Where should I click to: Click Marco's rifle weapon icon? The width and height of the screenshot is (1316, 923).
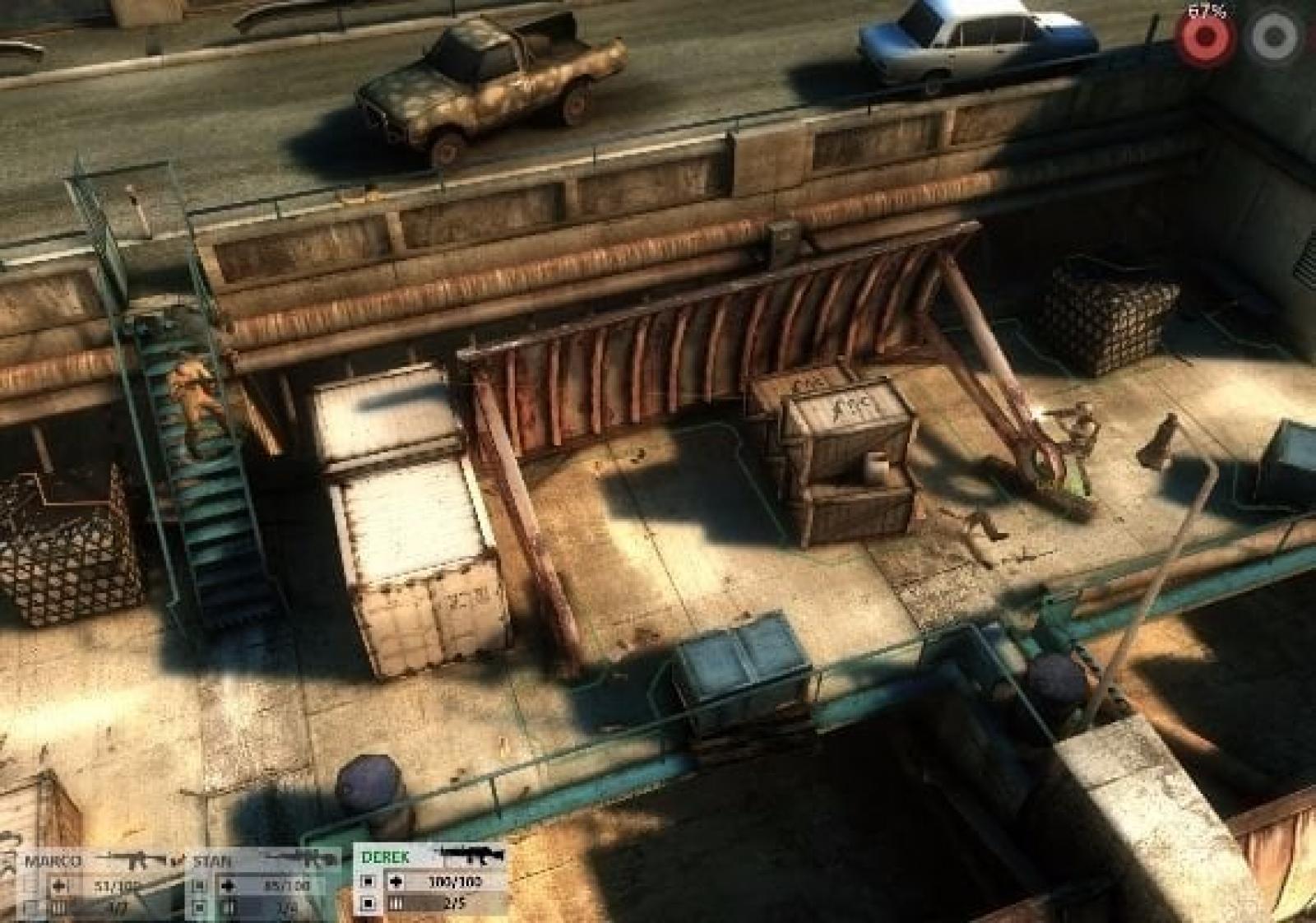(133, 860)
